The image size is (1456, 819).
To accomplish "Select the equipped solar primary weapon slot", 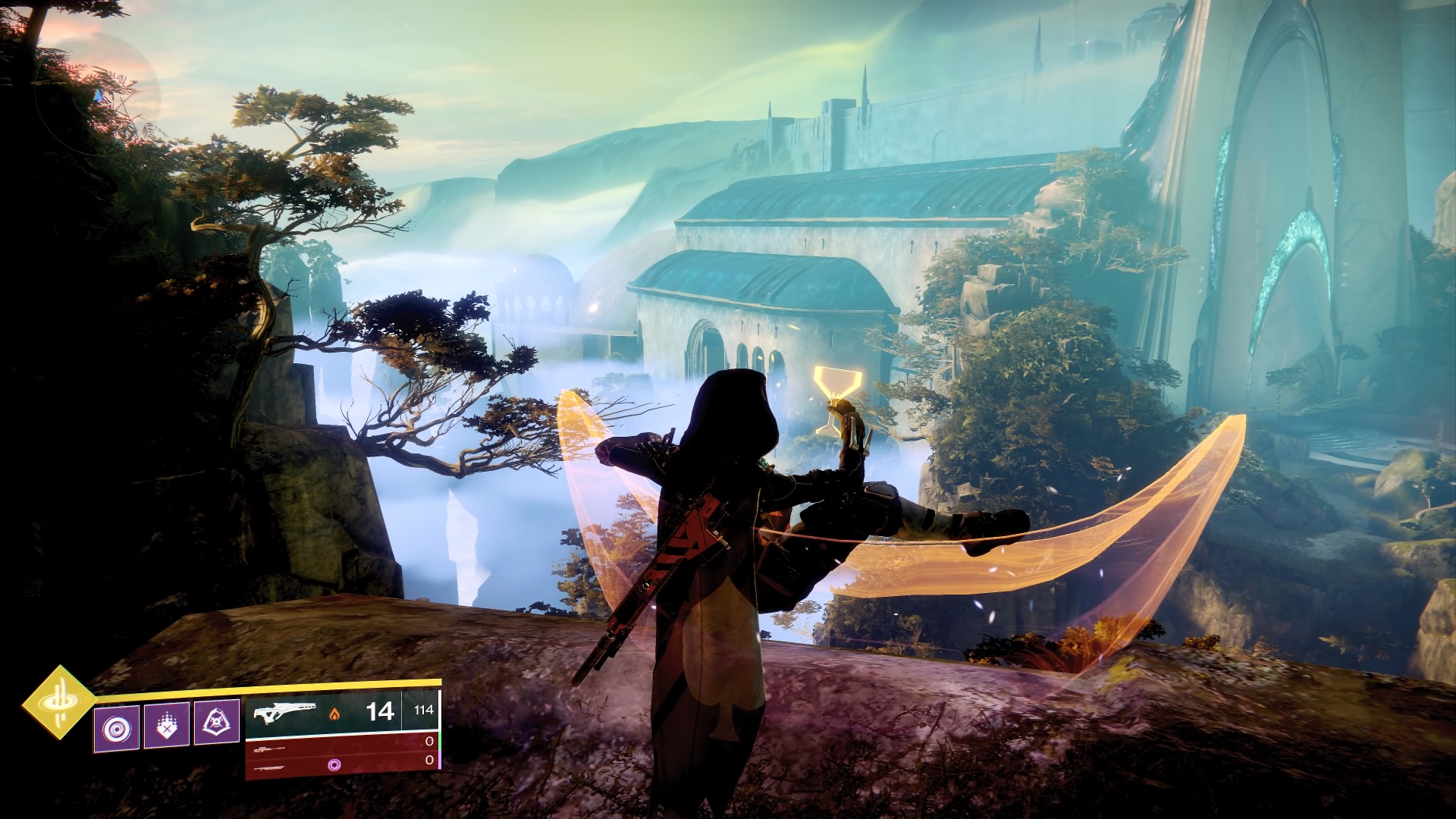I will (x=343, y=712).
